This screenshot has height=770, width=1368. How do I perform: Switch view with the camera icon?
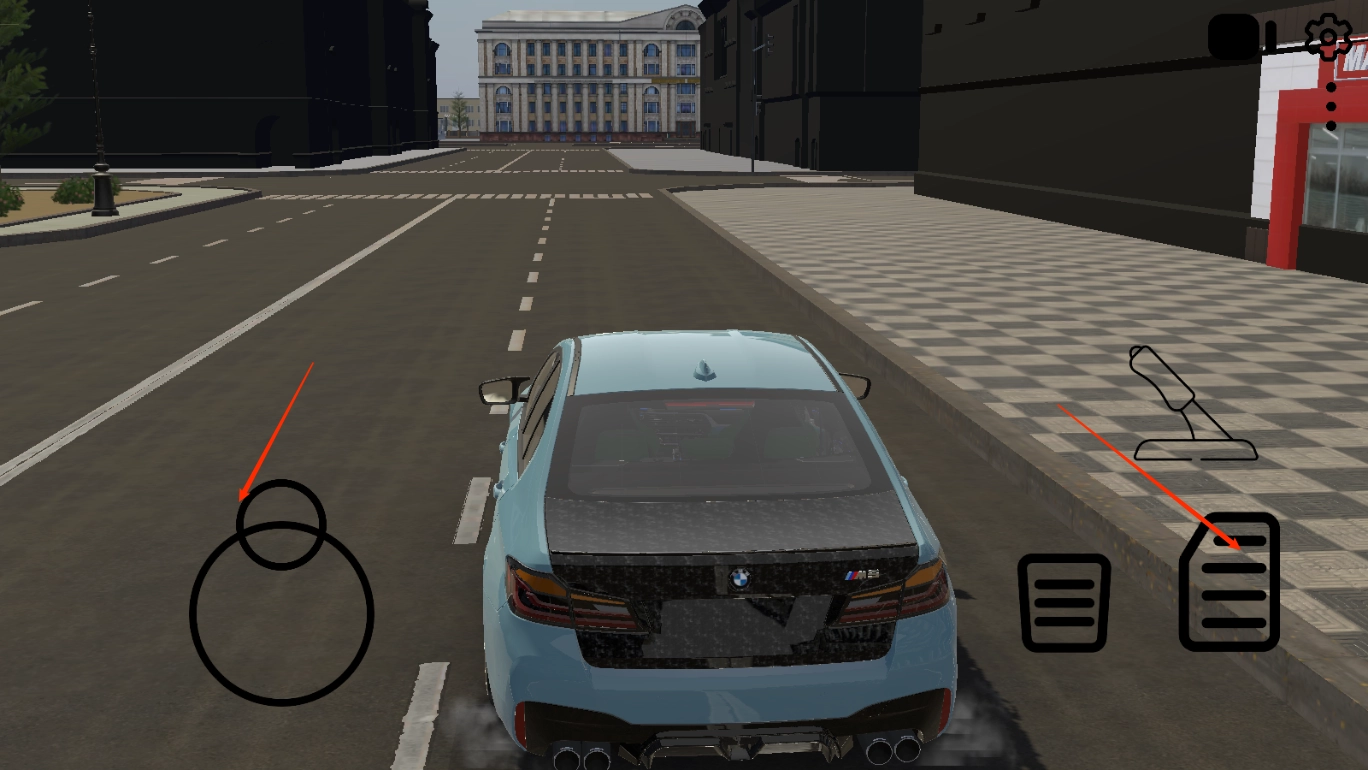(1241, 38)
